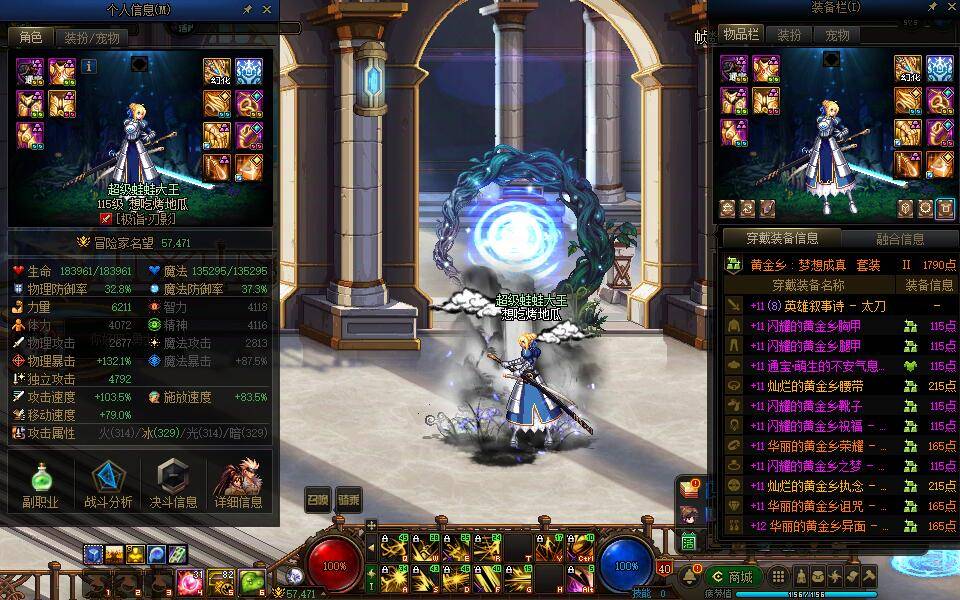This screenshot has height=600, width=960.
Task: Select the 穿戴装备信息 worn equipment tab
Action: point(782,239)
